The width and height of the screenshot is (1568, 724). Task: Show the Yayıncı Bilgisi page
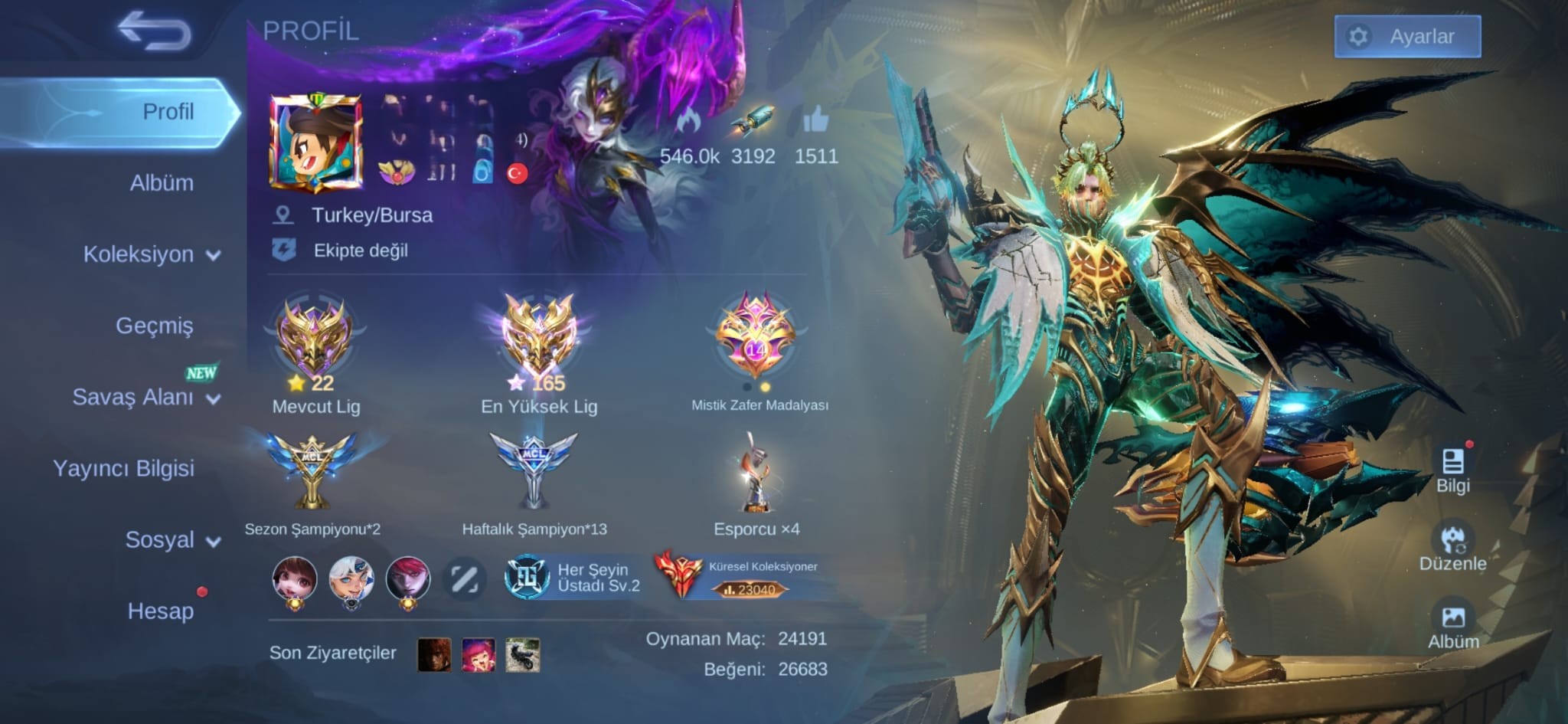pos(123,468)
